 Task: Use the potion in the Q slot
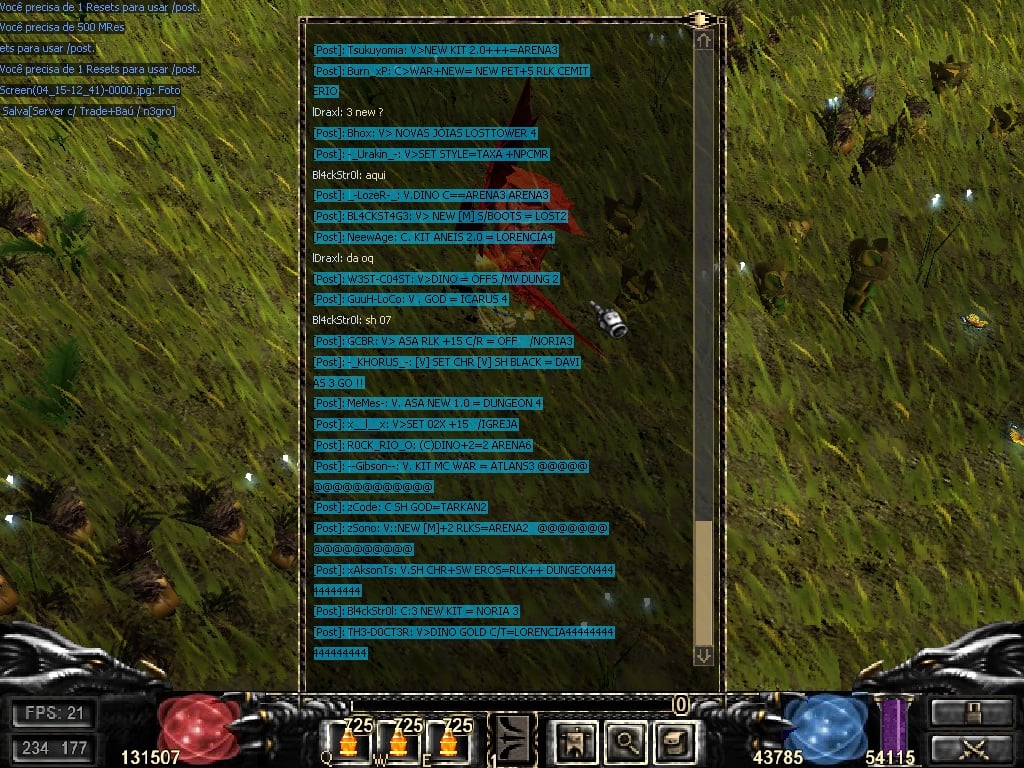coord(350,742)
